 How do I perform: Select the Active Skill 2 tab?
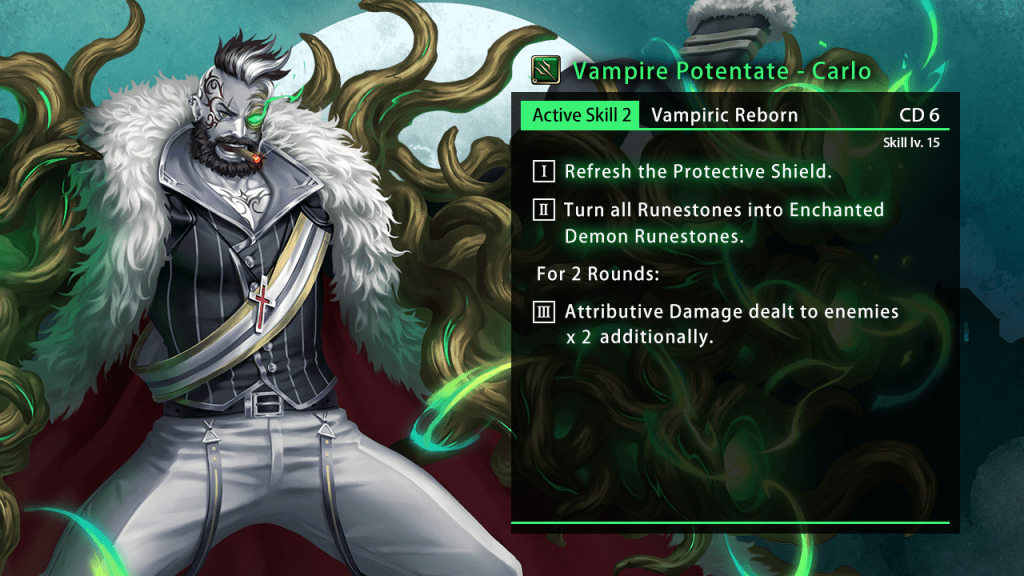(x=581, y=115)
